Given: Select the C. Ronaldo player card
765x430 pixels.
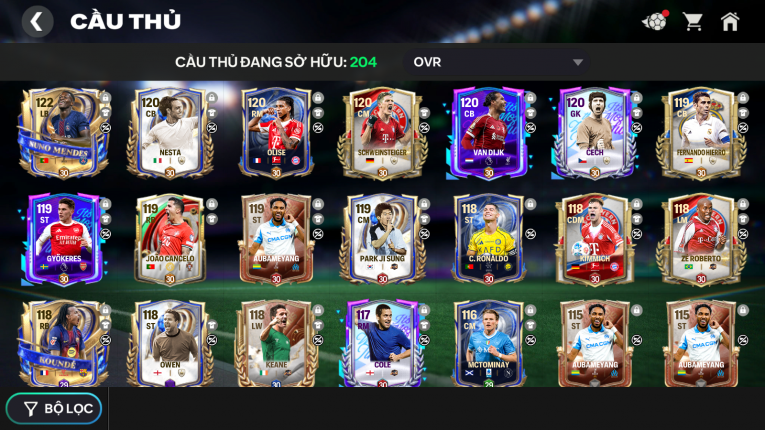Looking at the screenshot, I should [488, 239].
